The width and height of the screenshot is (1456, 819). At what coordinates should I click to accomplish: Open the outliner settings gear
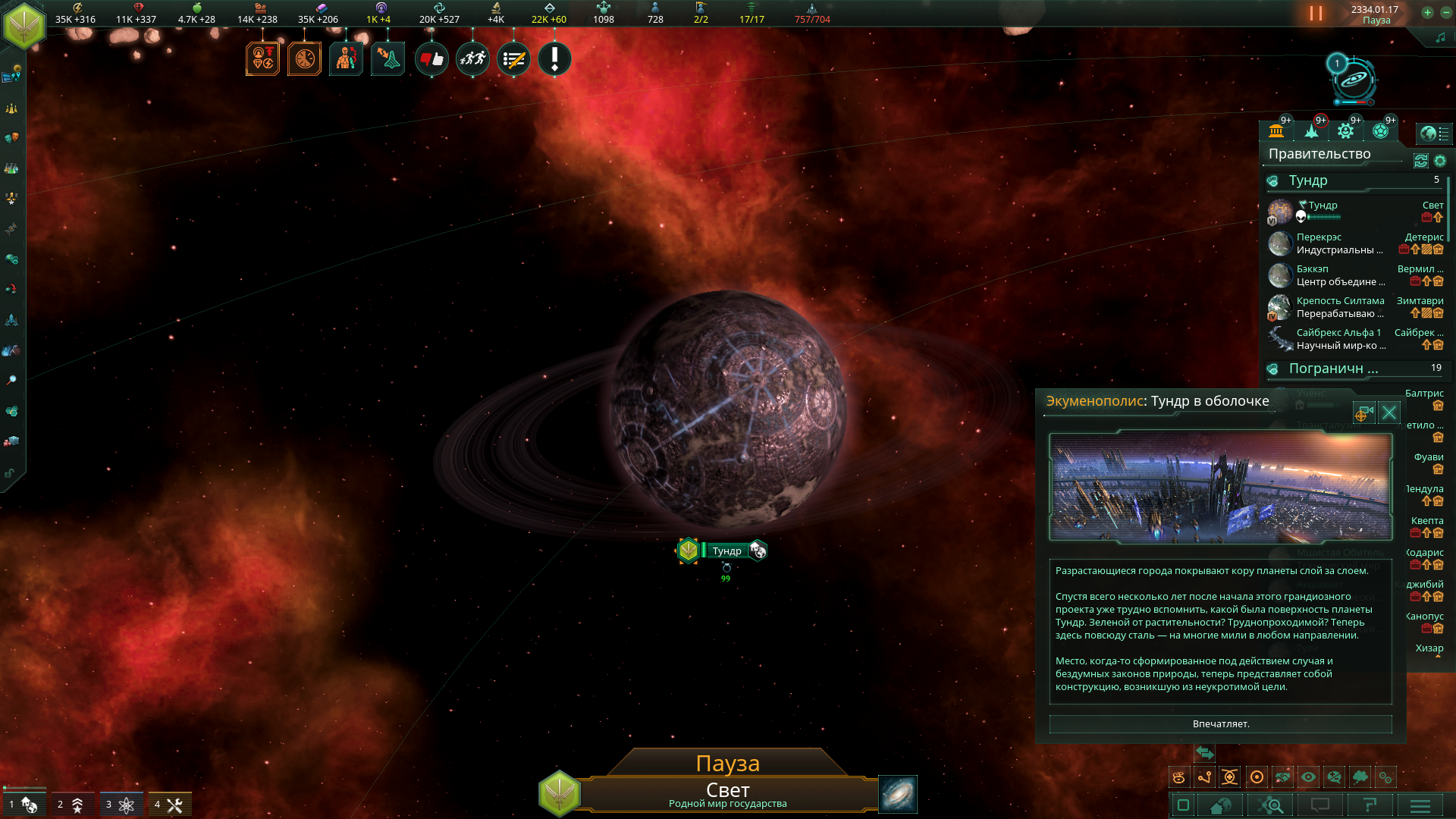point(1440,161)
